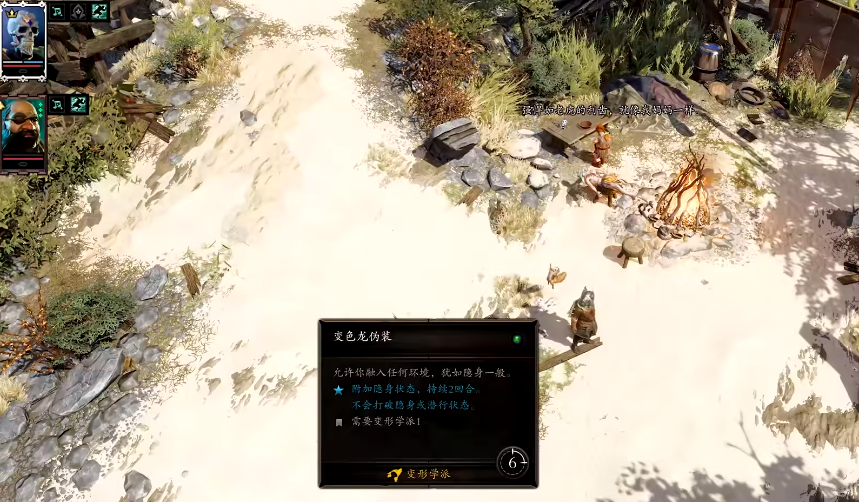The height and width of the screenshot is (502, 859).
Task: Click music note status beside bearded portrait
Action: [x=58, y=103]
